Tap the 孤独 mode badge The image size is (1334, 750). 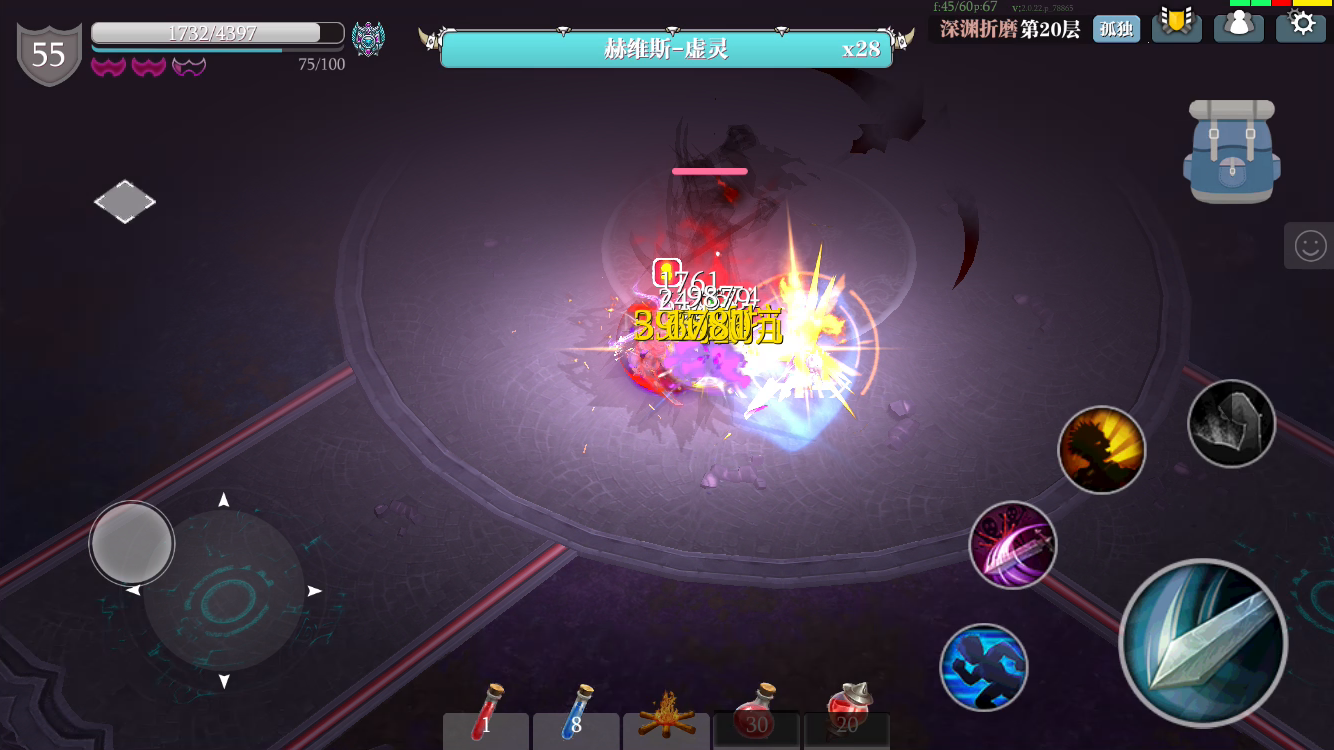coord(1117,29)
